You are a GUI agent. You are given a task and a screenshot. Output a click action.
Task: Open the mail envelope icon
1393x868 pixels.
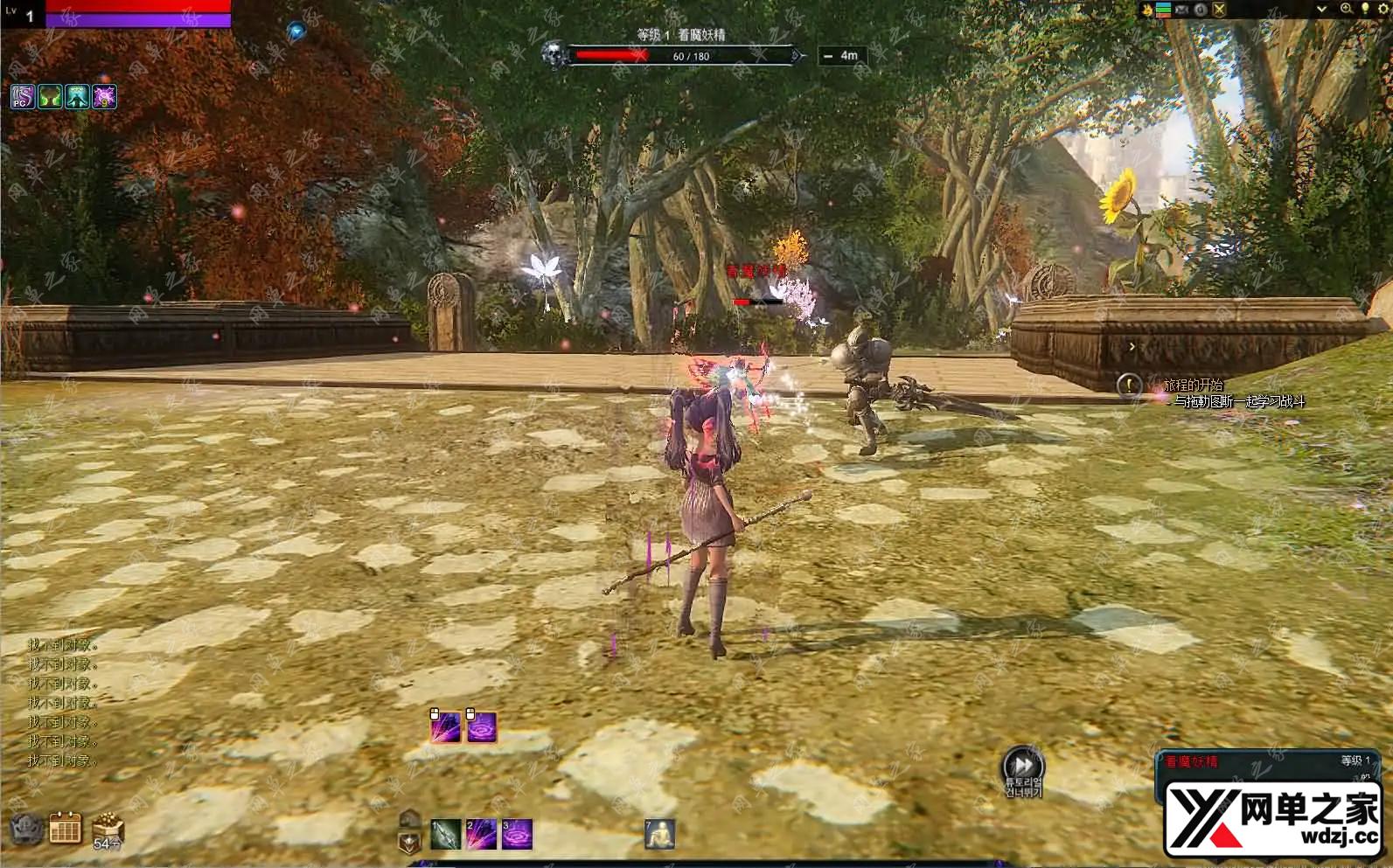1182,10
